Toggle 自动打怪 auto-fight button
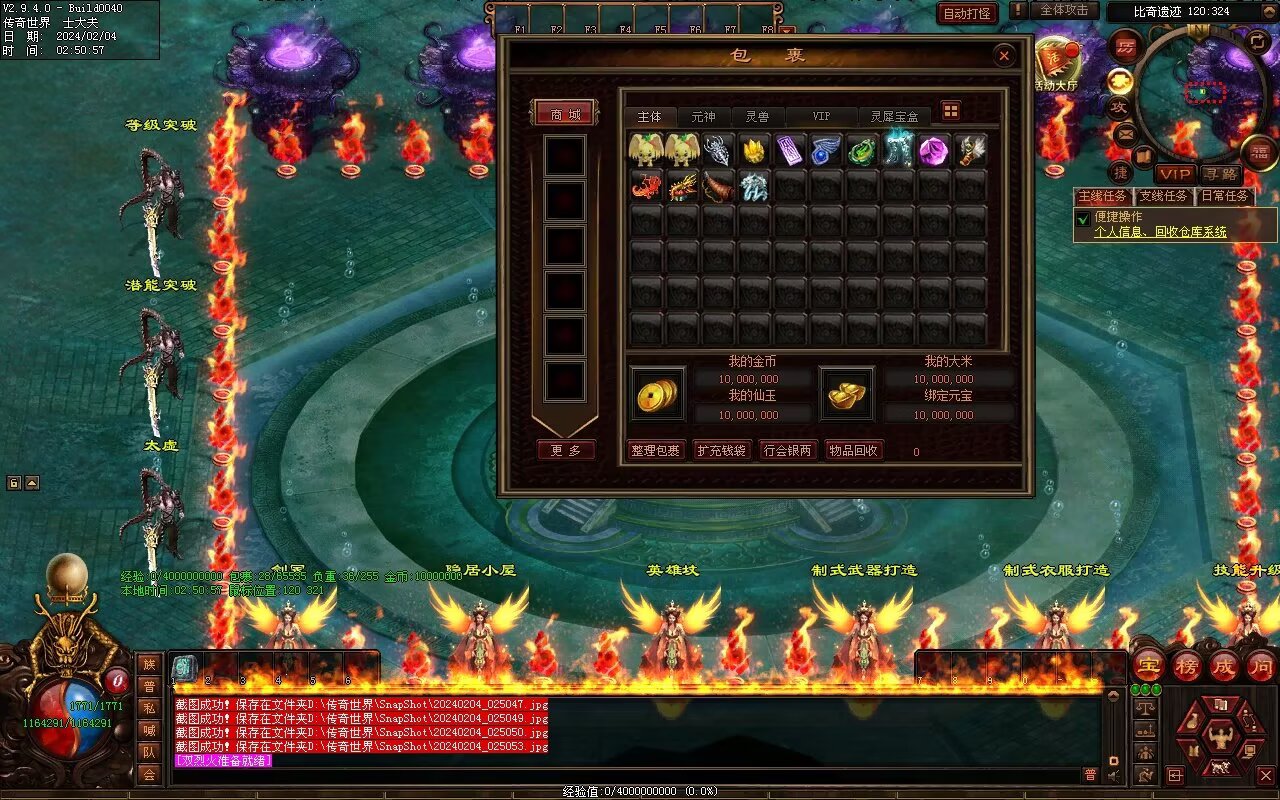This screenshot has height=800, width=1280. (967, 14)
